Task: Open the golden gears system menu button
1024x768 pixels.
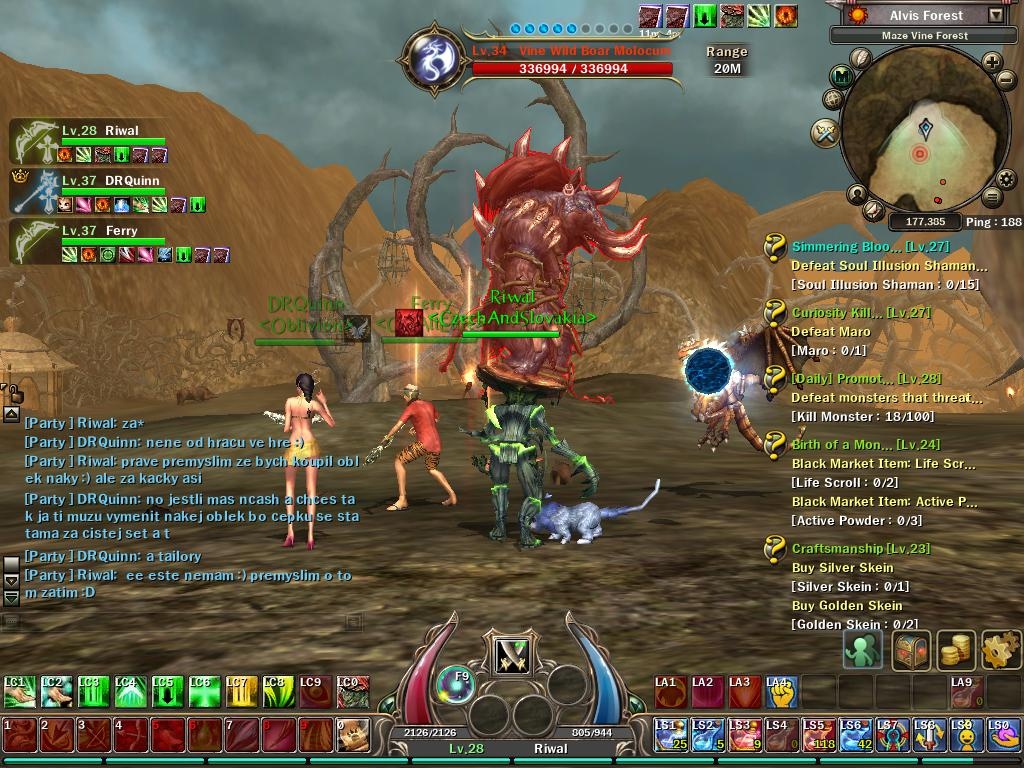Action: (x=1000, y=650)
